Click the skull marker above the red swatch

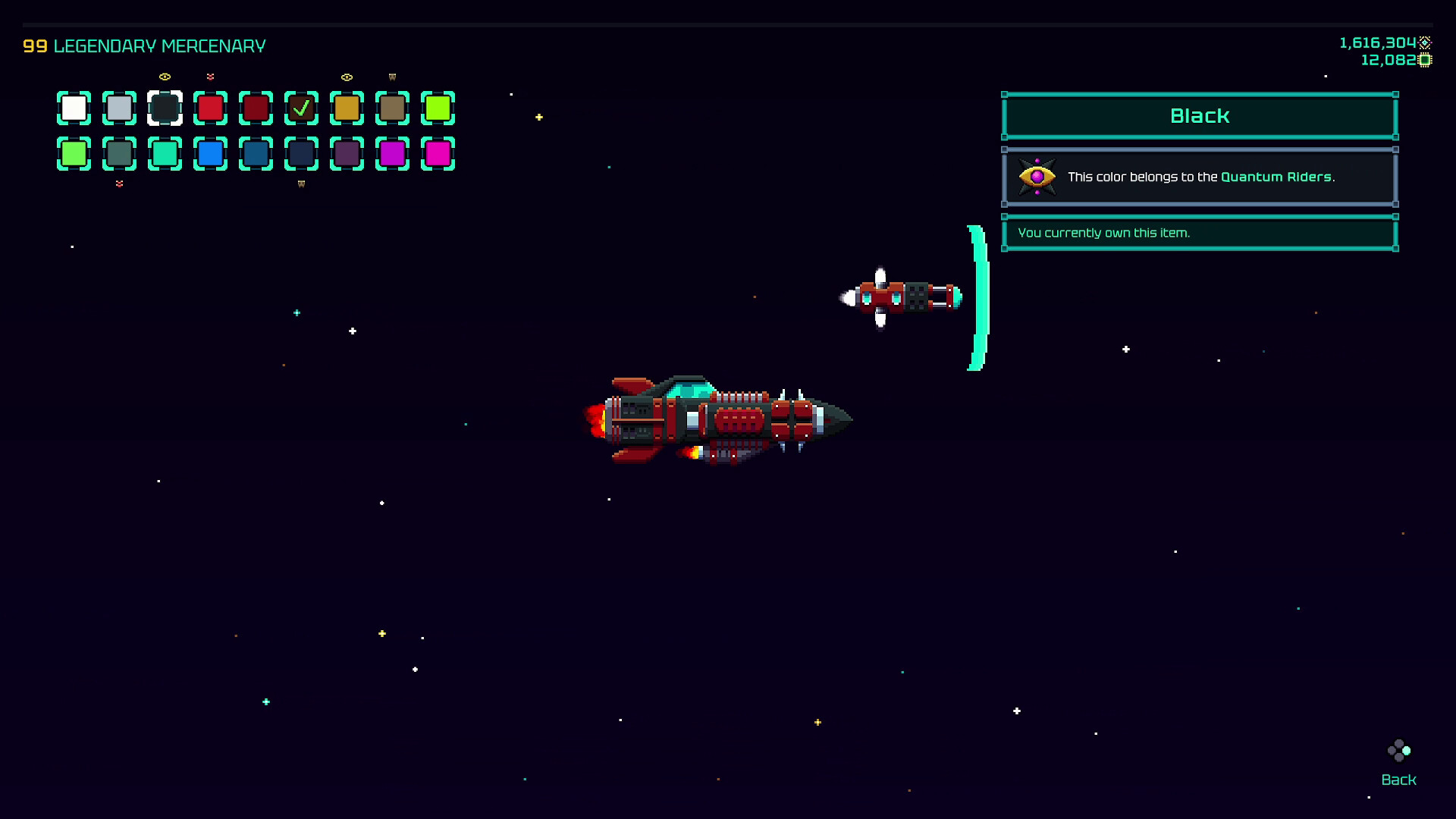(211, 77)
